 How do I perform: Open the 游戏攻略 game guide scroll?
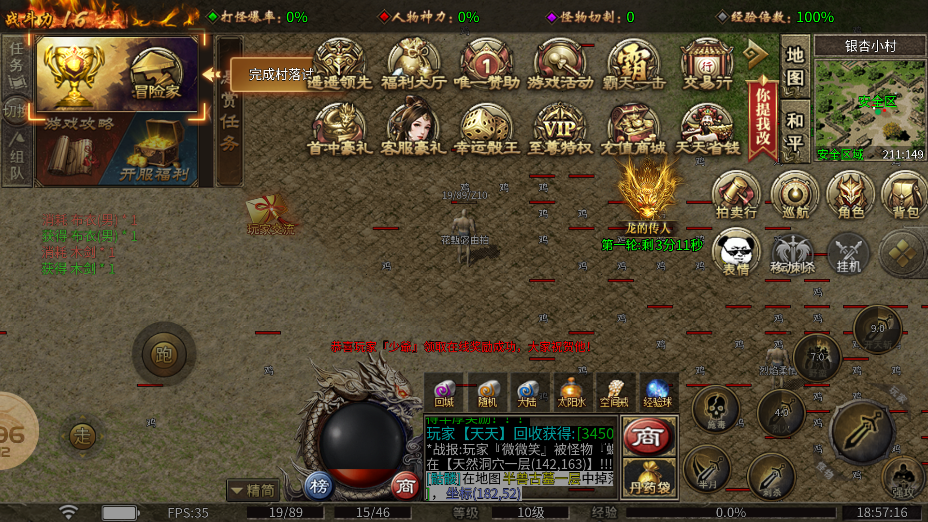[78, 150]
